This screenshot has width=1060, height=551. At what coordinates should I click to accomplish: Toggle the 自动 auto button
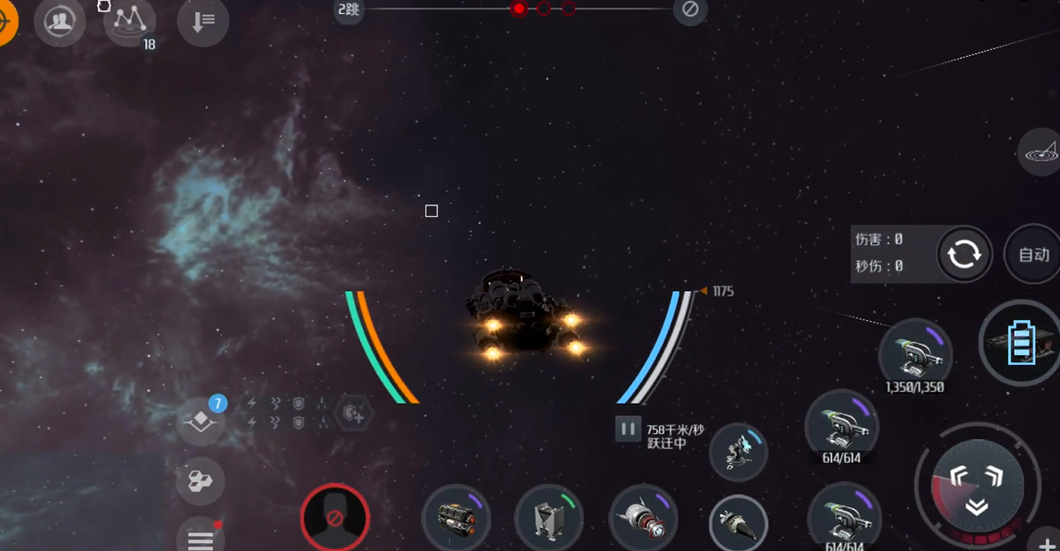point(1033,255)
